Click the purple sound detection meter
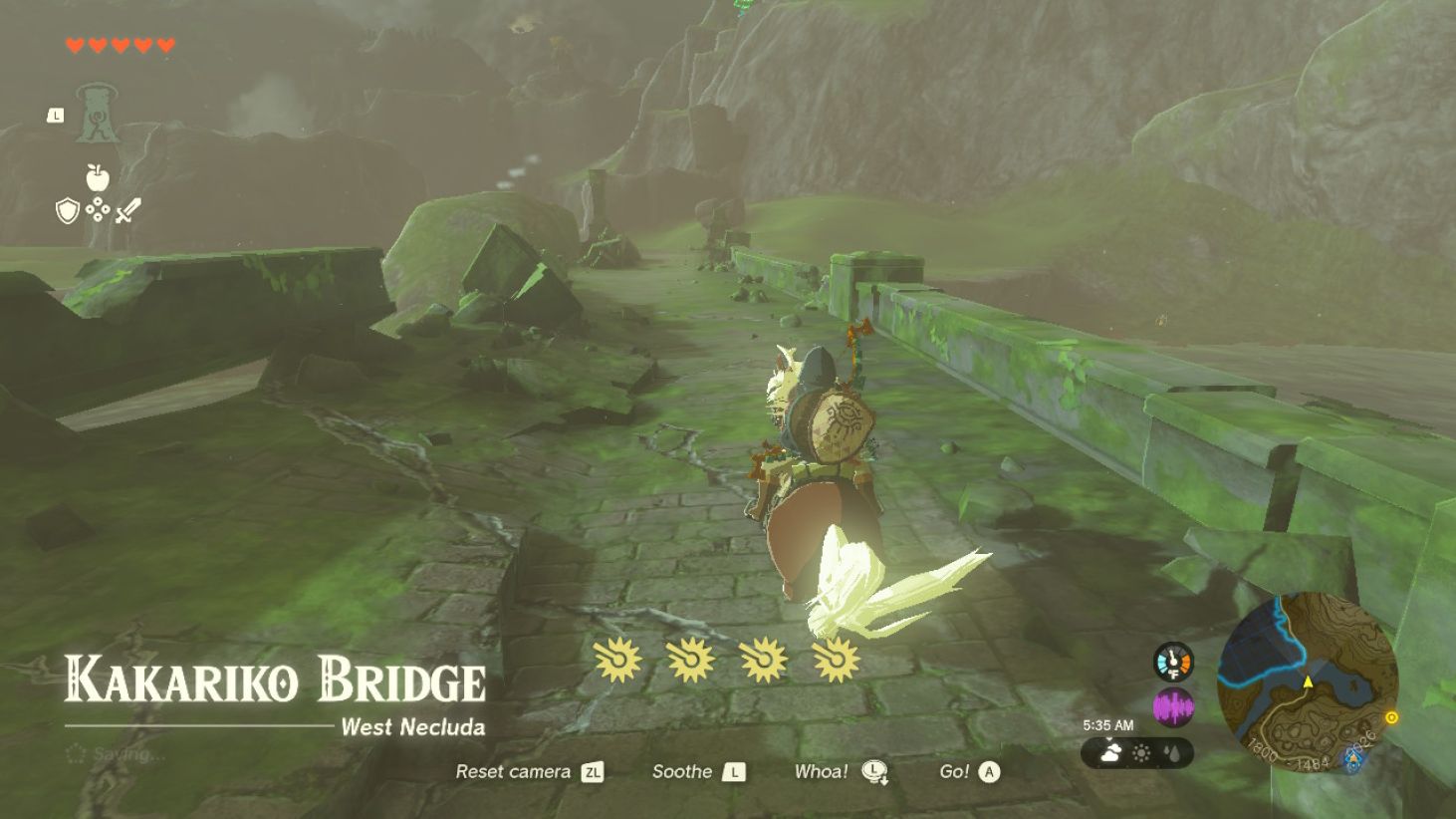 tap(1173, 704)
